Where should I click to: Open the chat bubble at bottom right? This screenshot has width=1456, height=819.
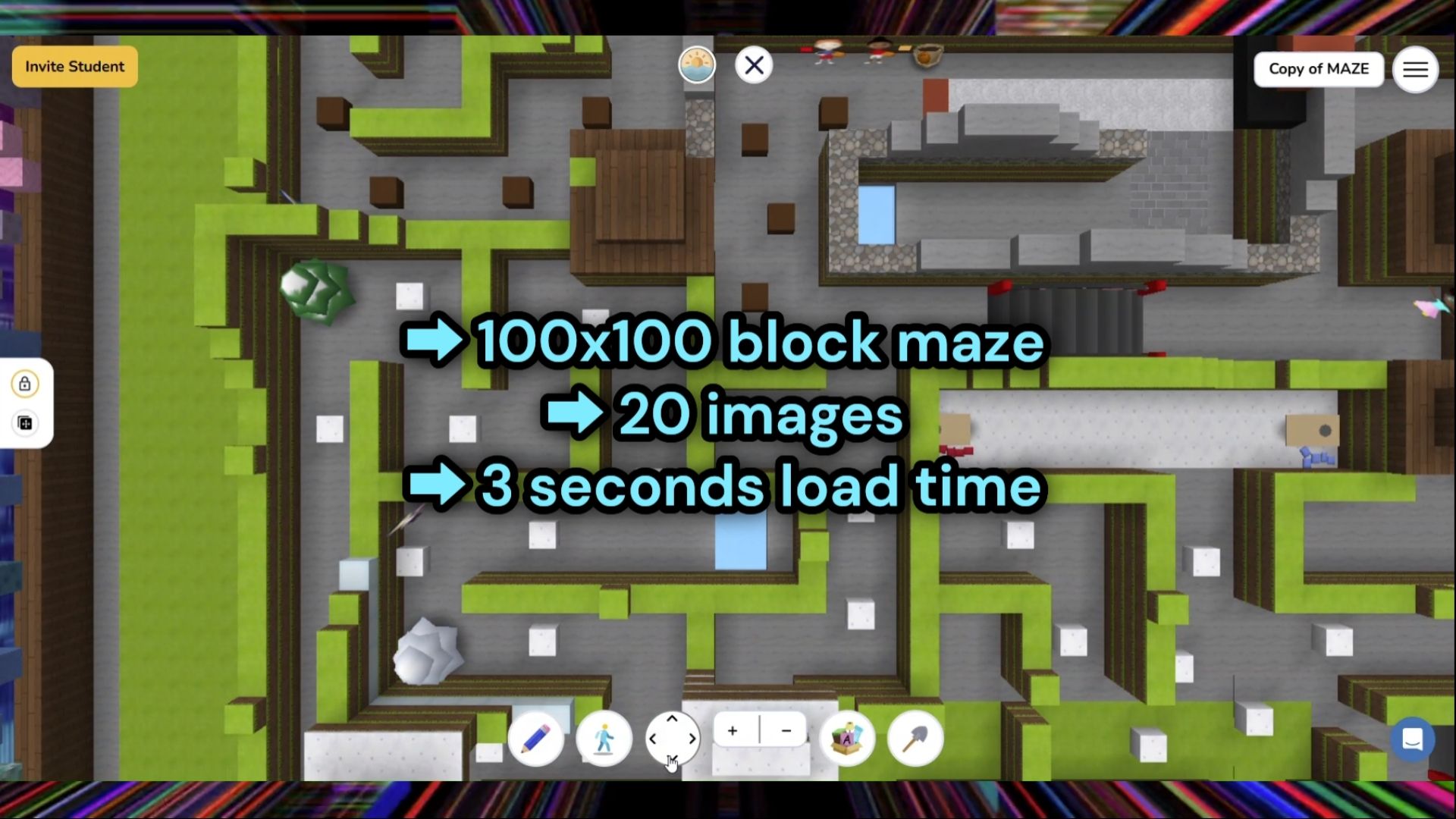[x=1413, y=736]
